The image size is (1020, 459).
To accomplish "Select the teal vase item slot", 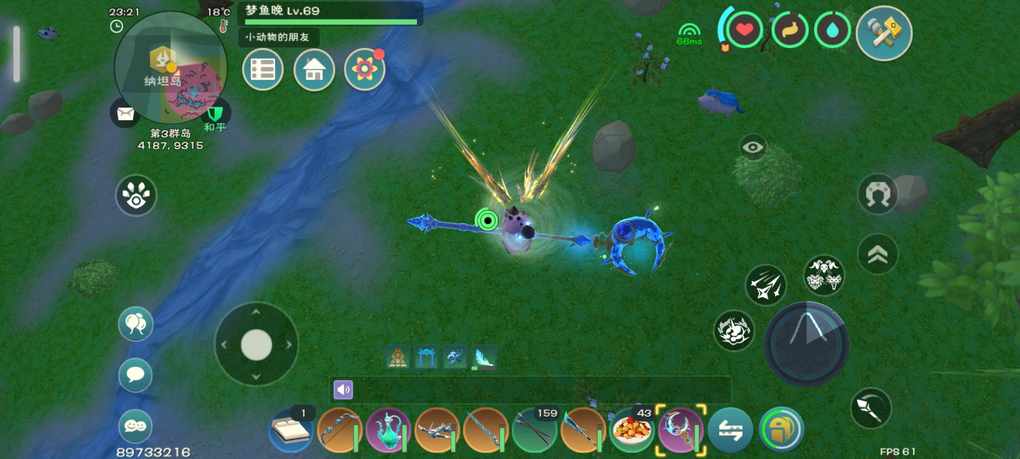I will tap(388, 431).
